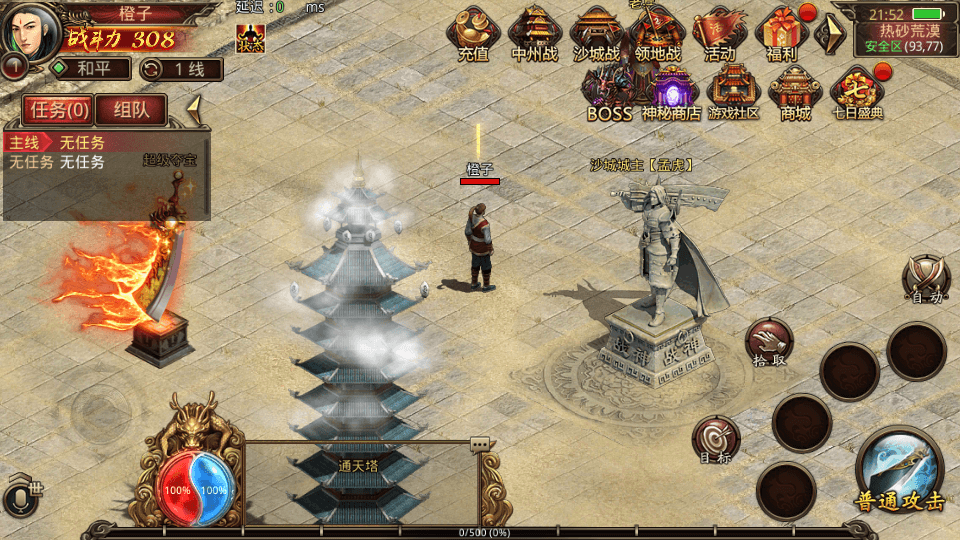Open the 福利 welfare gift box
The height and width of the screenshot is (540, 960).
click(781, 35)
